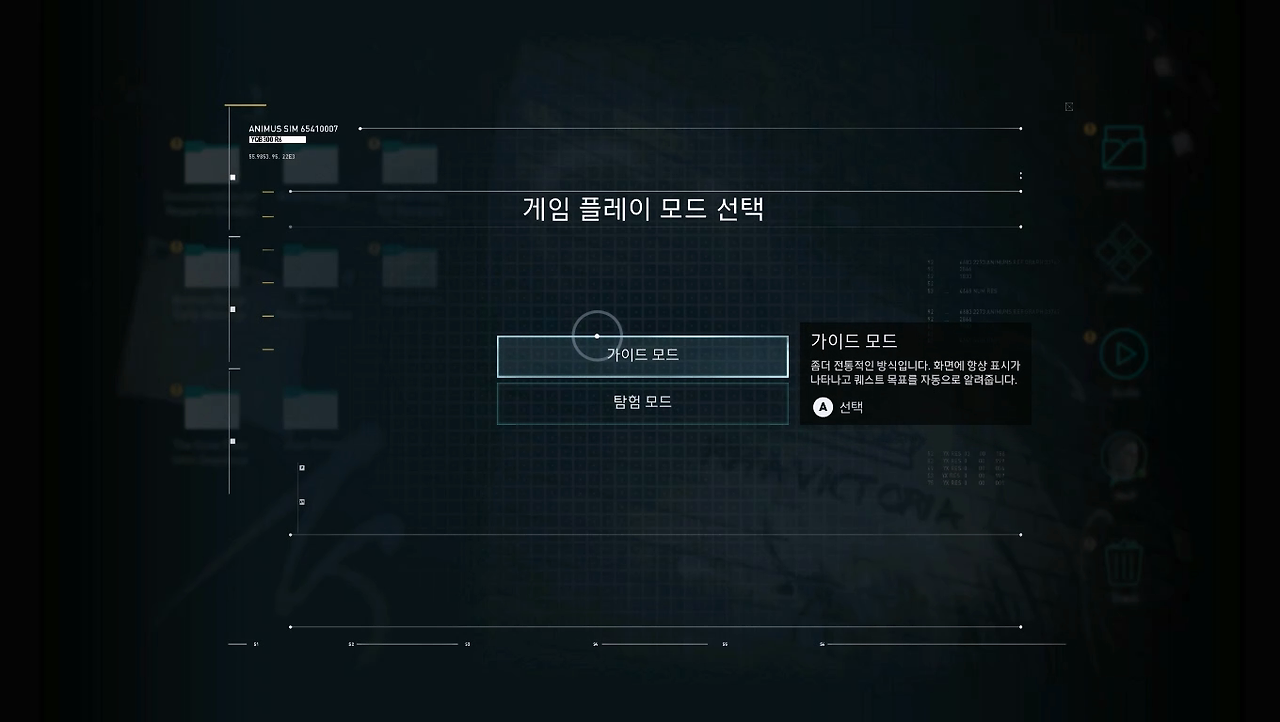Viewport: 1280px width, 722px height.
Task: Click the small boxed X glyph near top right
Action: tap(1068, 106)
